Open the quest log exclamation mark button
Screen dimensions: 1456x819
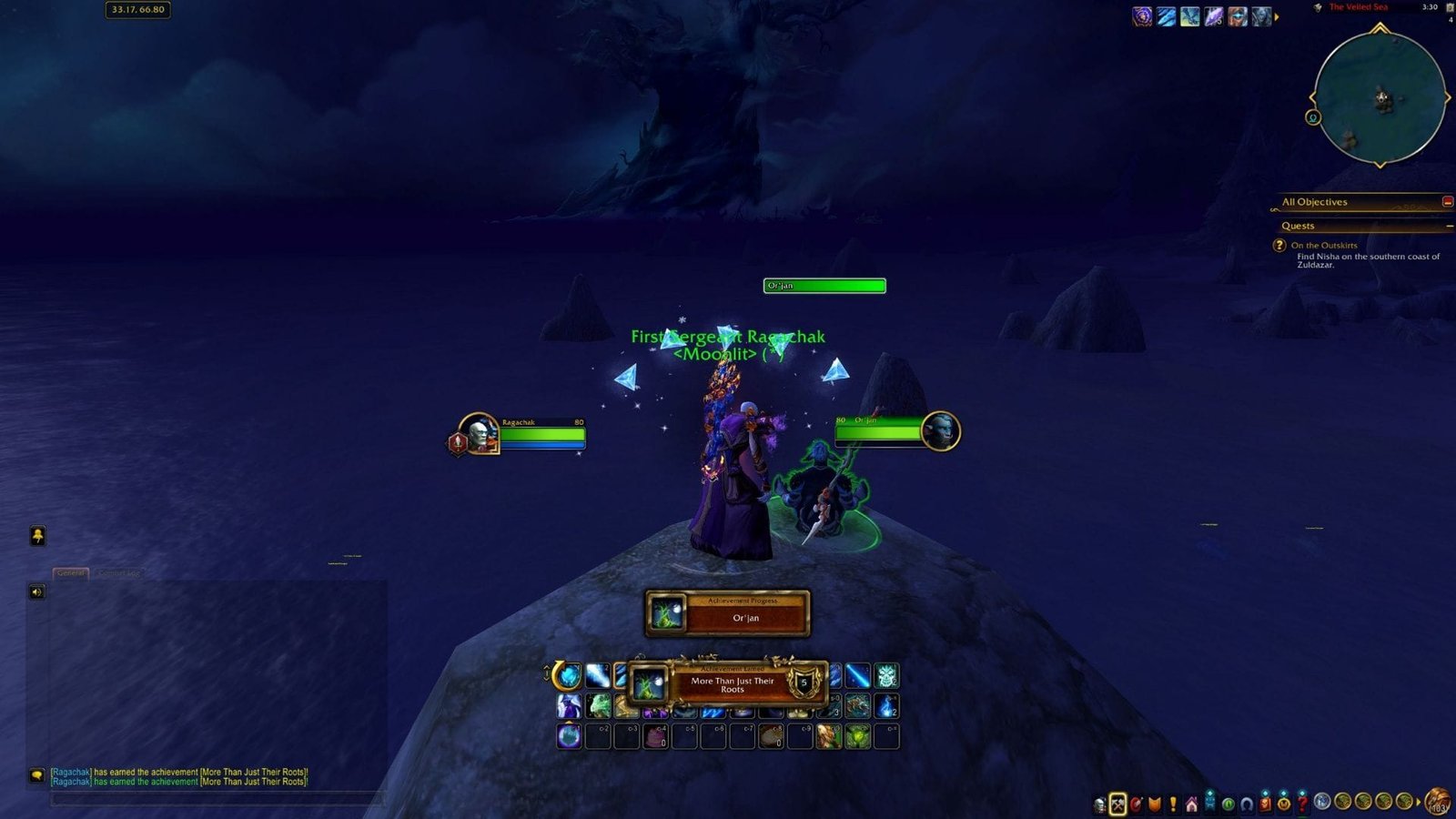[x=1173, y=804]
